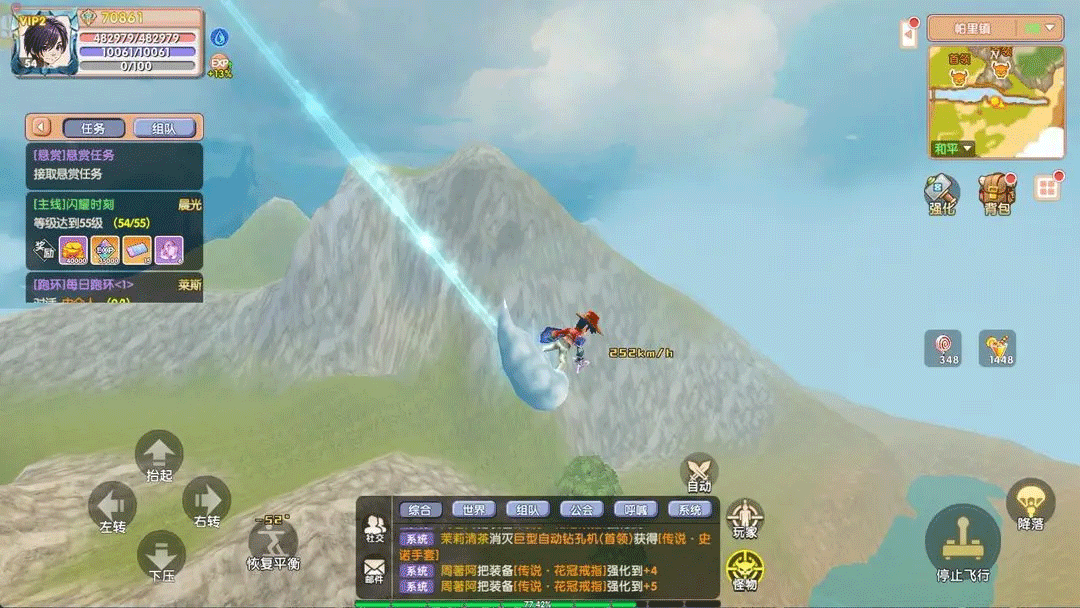
Task: Tap the 停止飞行 stop-flying button
Action: point(962,541)
